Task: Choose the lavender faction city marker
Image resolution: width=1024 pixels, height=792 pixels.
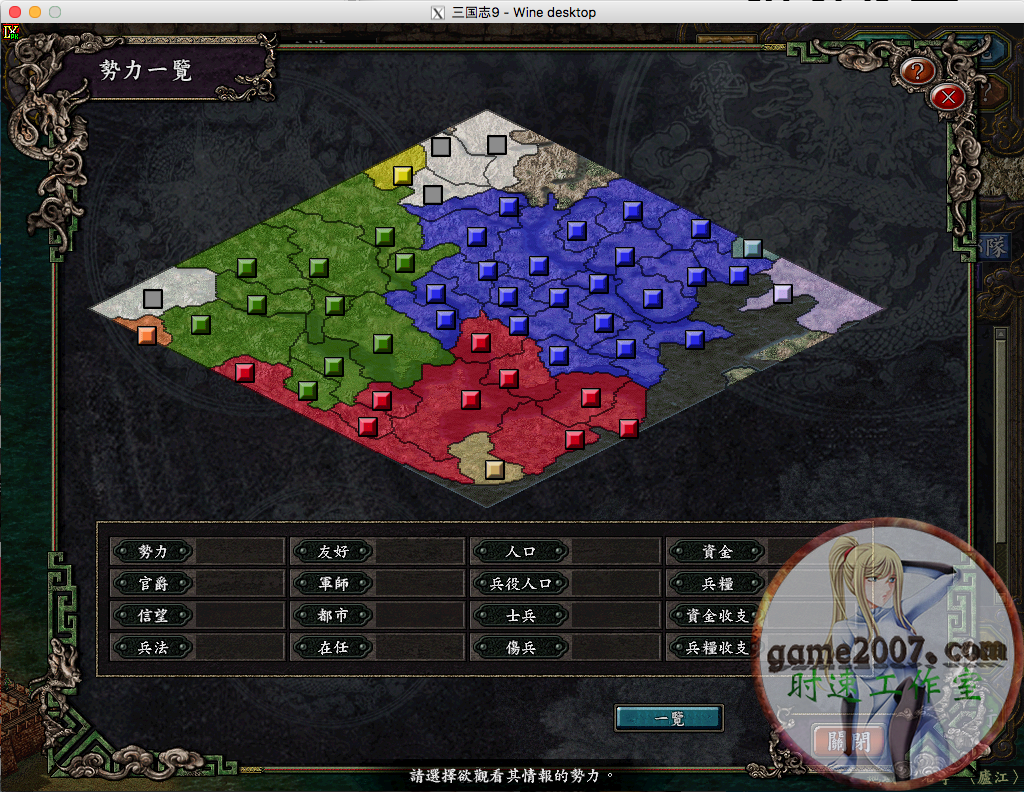Action: pyautogui.click(x=782, y=293)
